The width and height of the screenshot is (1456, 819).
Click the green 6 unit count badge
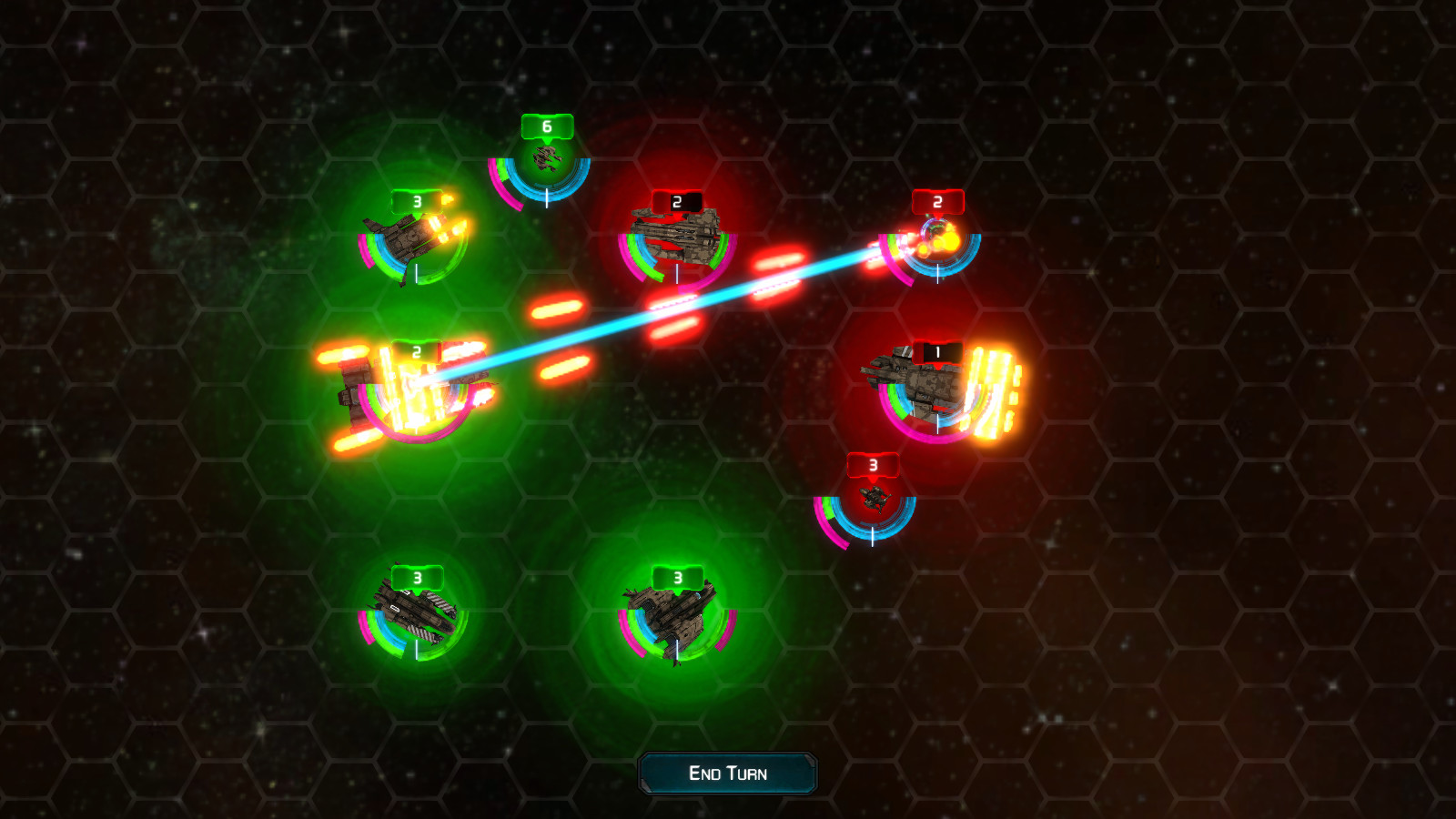546,126
